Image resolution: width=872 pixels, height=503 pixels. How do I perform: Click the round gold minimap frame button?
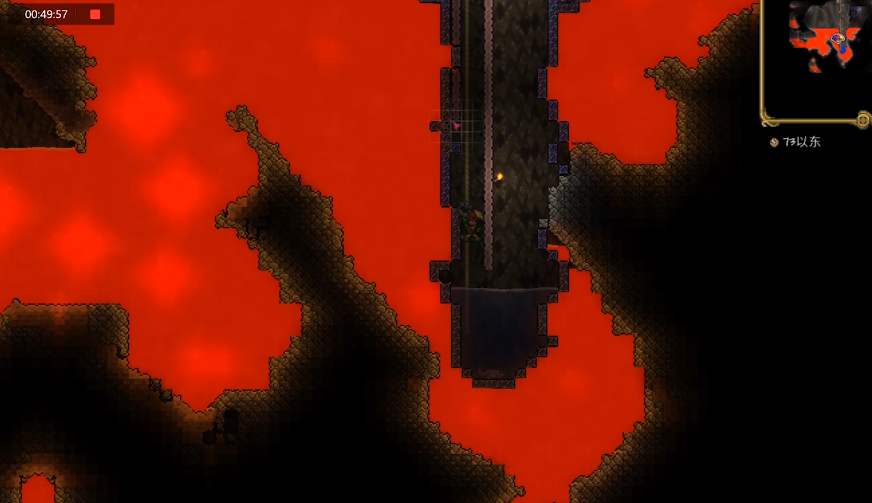coord(862,120)
